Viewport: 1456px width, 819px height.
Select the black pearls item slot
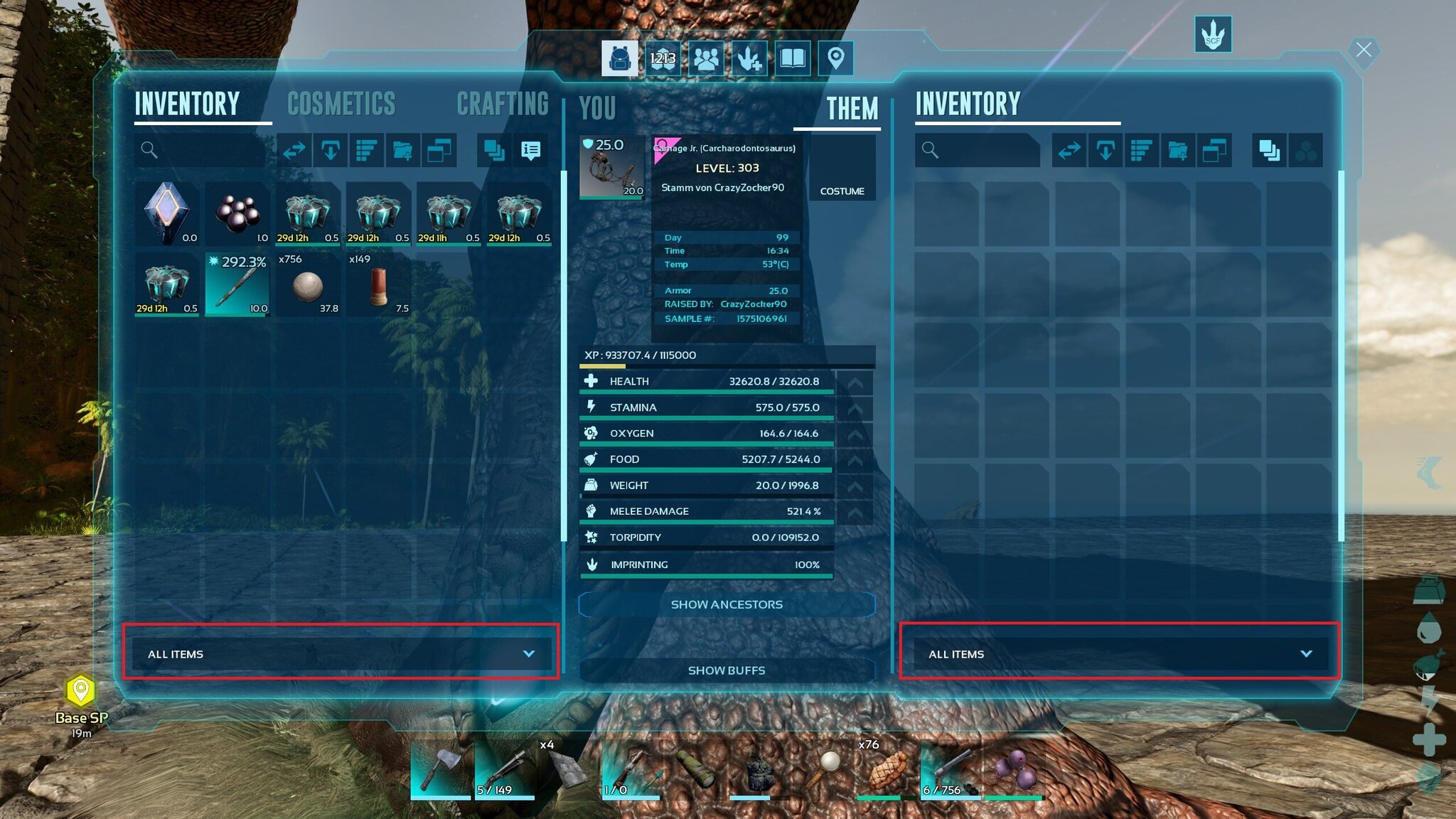pos(237,213)
